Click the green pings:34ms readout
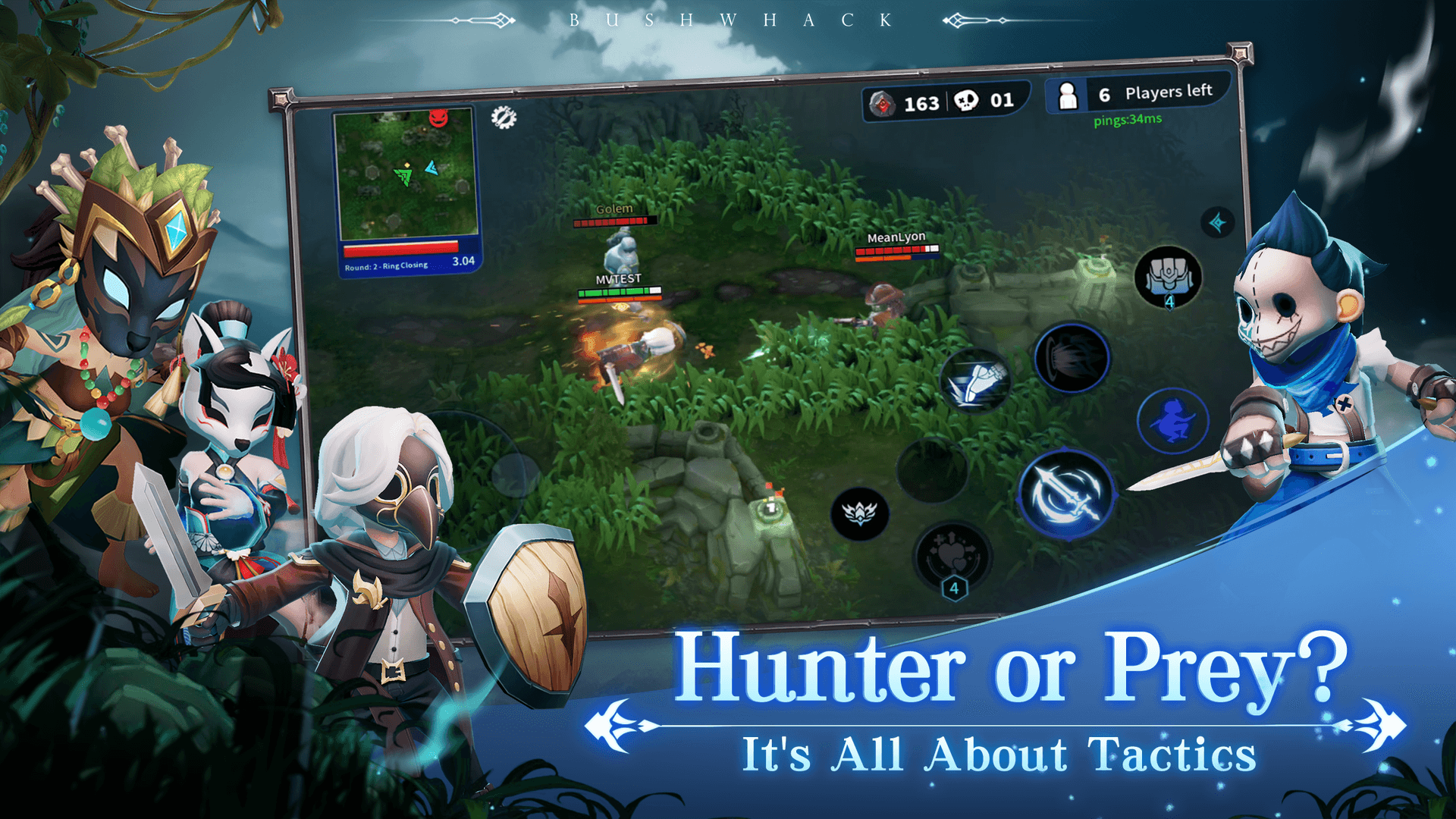The width and height of the screenshot is (1456, 819). [x=1127, y=120]
